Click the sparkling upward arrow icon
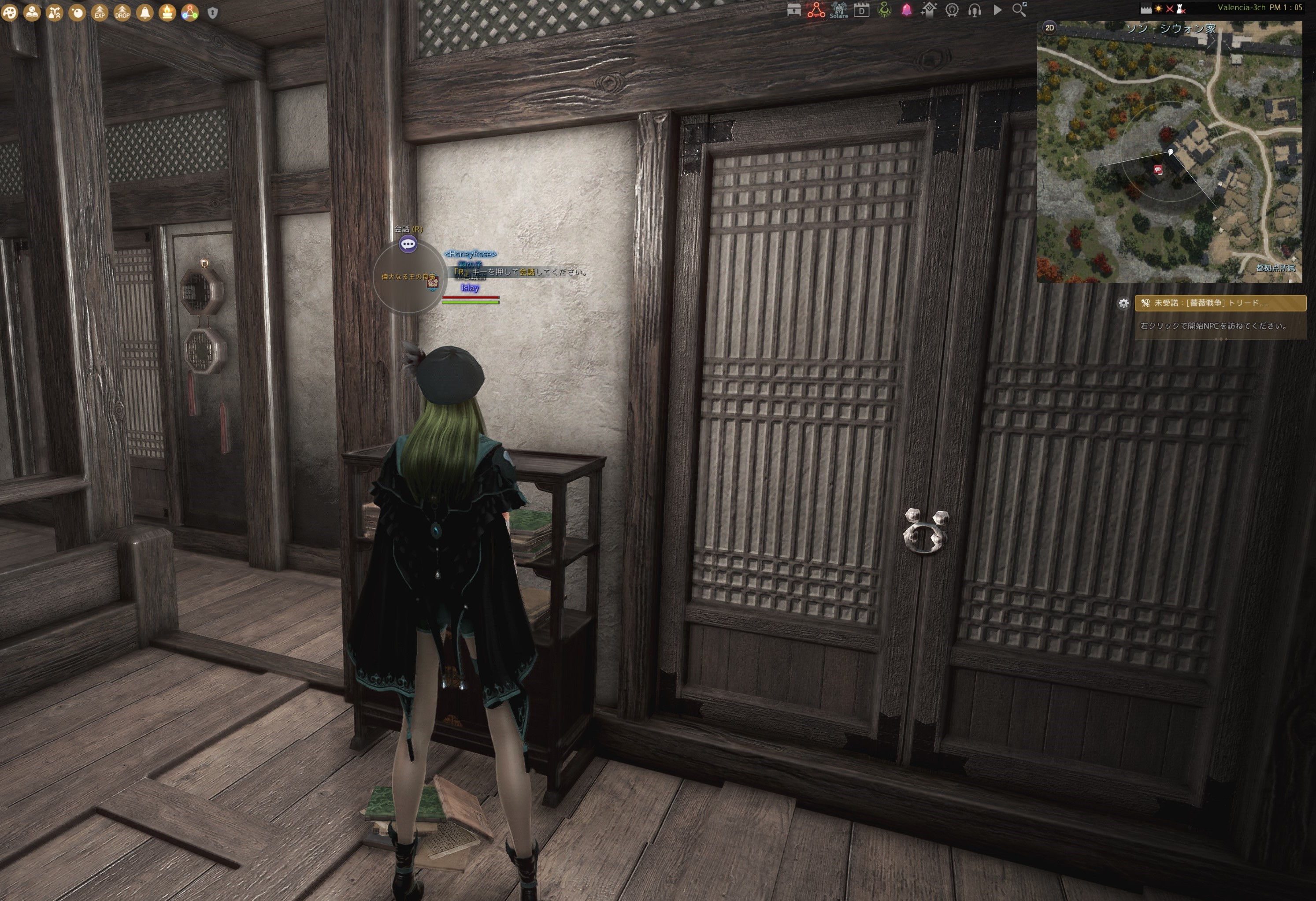1316x901 pixels. pyautogui.click(x=929, y=10)
